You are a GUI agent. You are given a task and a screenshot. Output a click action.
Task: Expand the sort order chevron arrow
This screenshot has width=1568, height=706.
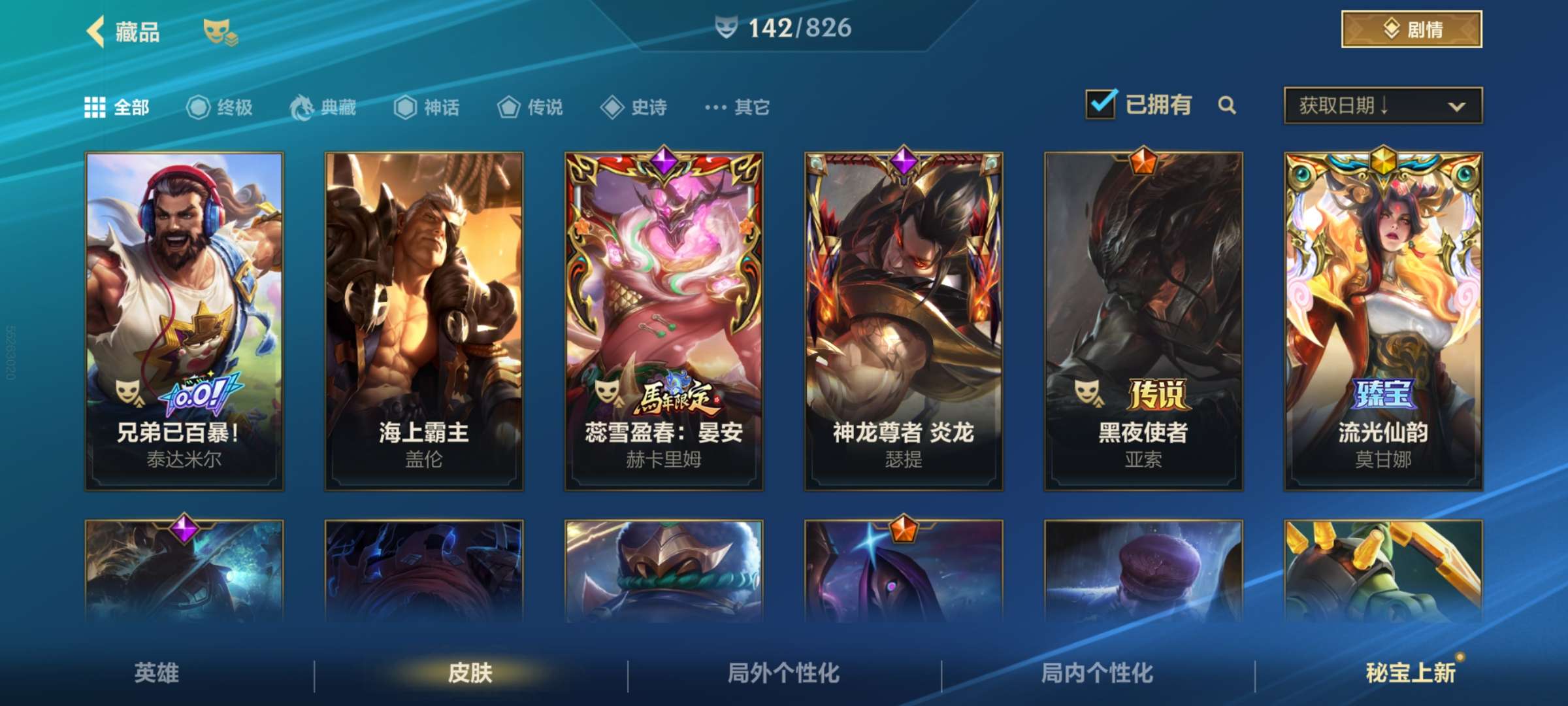(x=1458, y=105)
